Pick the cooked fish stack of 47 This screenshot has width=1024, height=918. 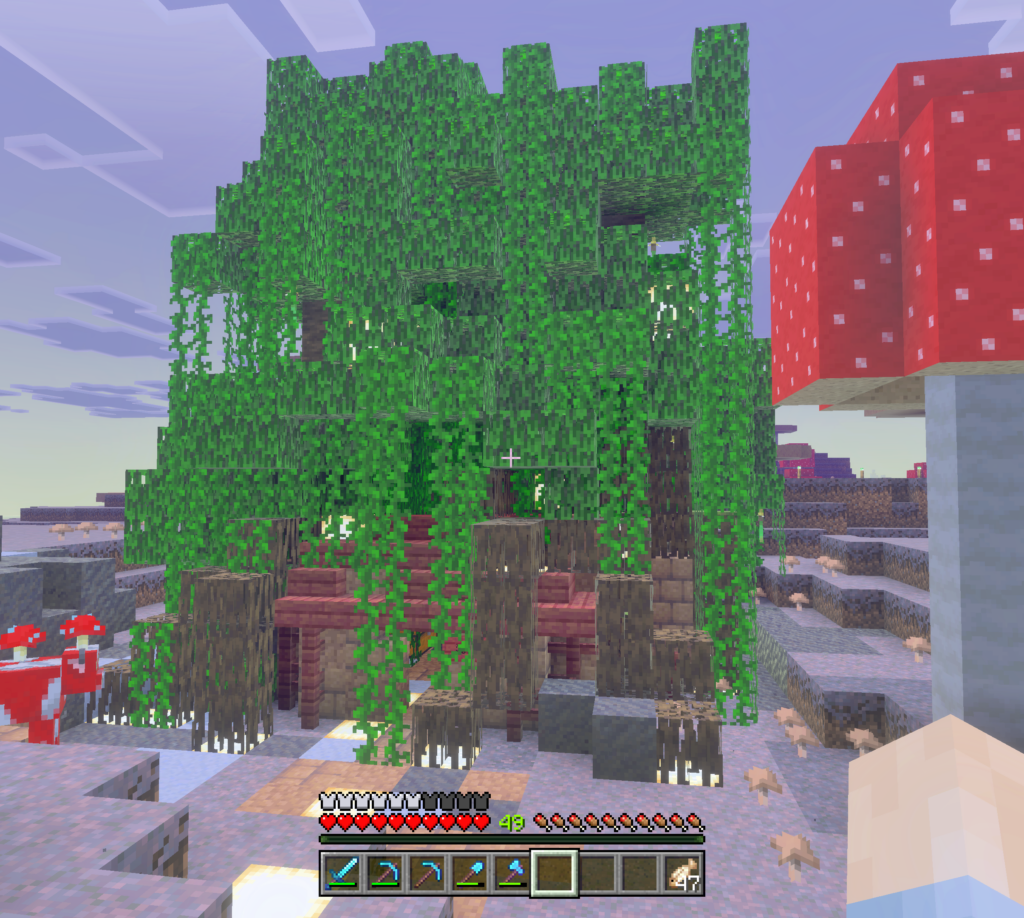coord(682,873)
